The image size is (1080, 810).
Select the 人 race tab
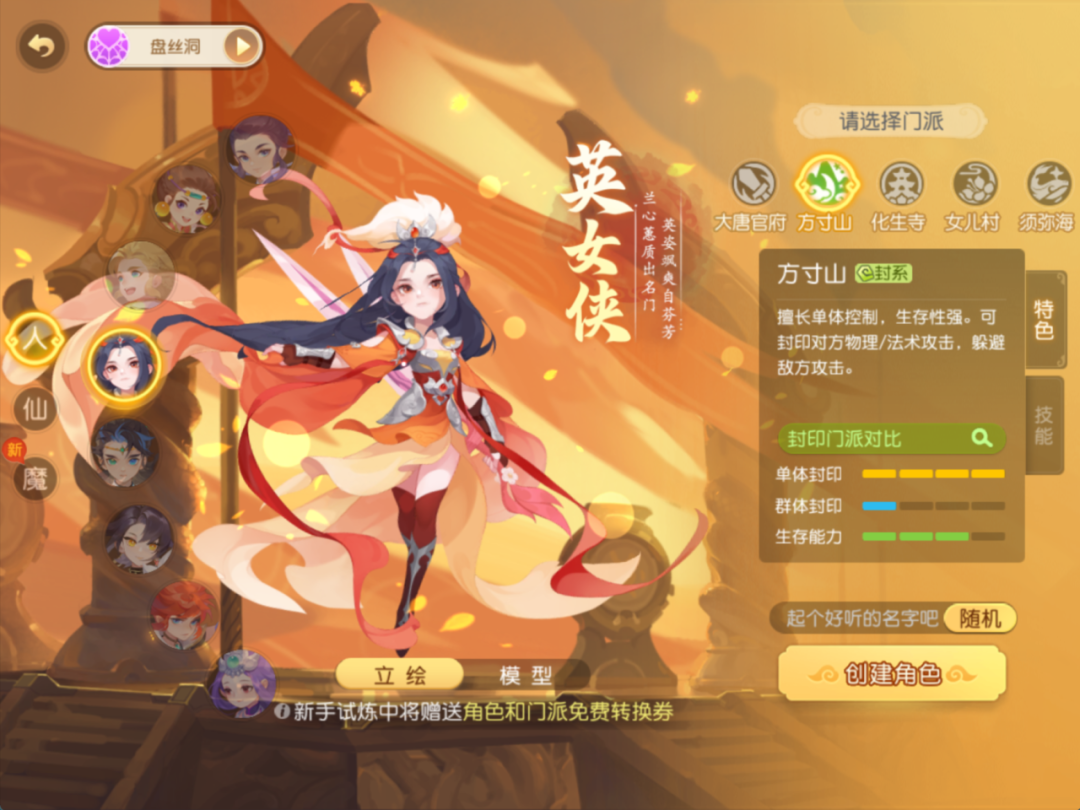click(35, 340)
